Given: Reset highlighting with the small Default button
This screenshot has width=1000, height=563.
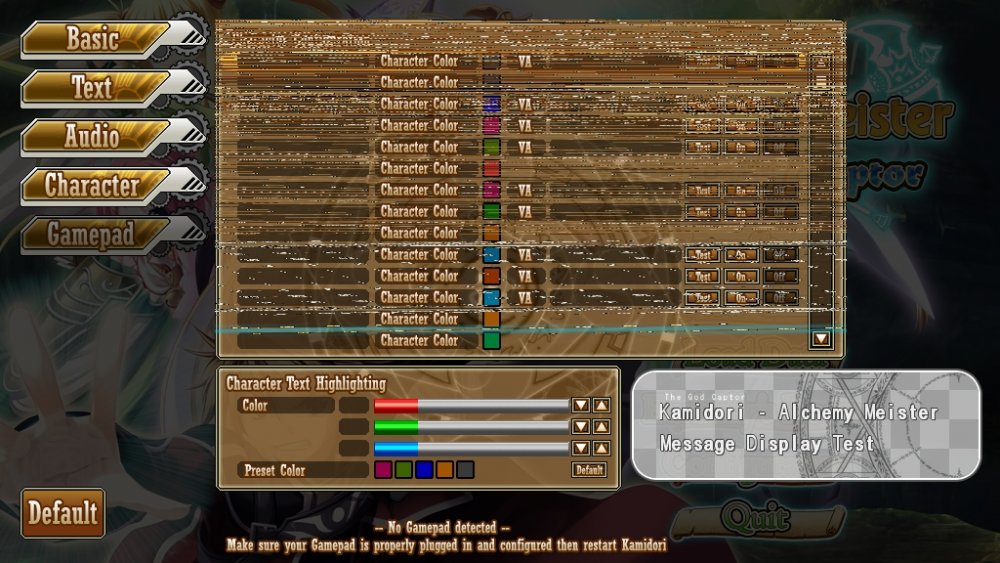Looking at the screenshot, I should pos(590,470).
